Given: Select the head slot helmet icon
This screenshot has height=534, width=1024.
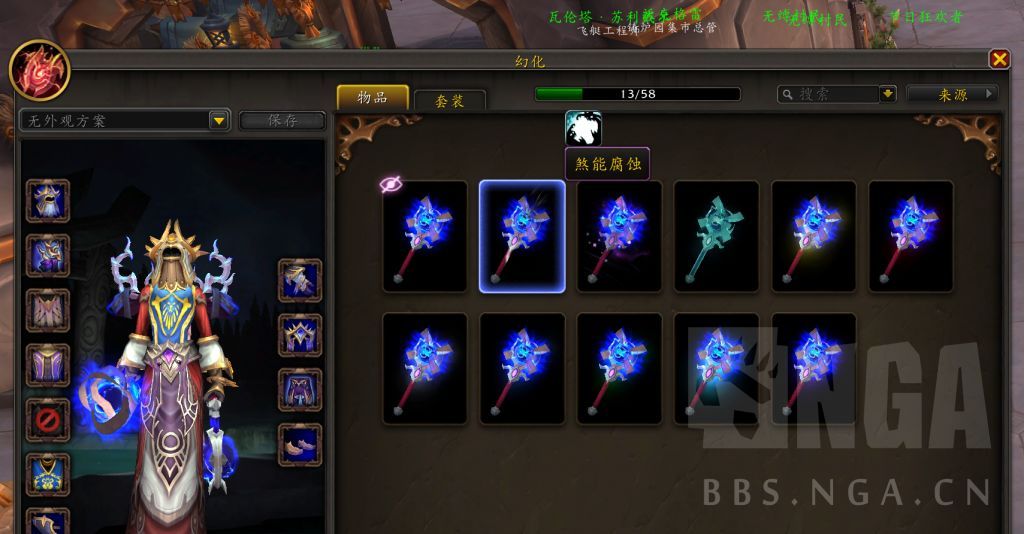Looking at the screenshot, I should click(47, 200).
